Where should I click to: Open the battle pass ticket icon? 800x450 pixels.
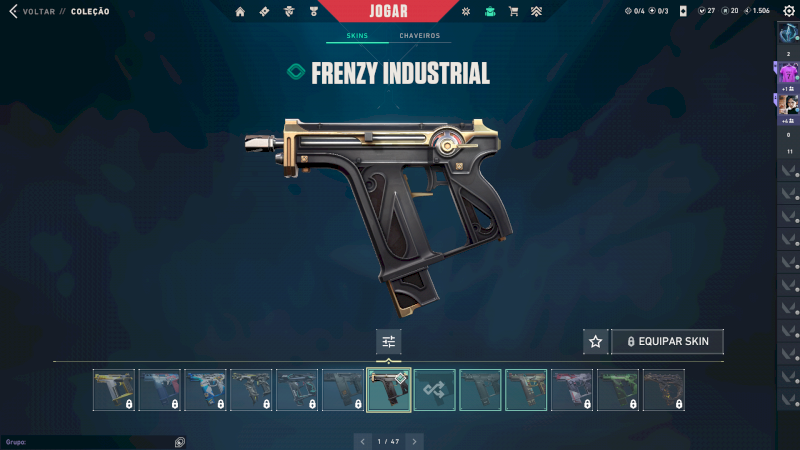tap(264, 11)
